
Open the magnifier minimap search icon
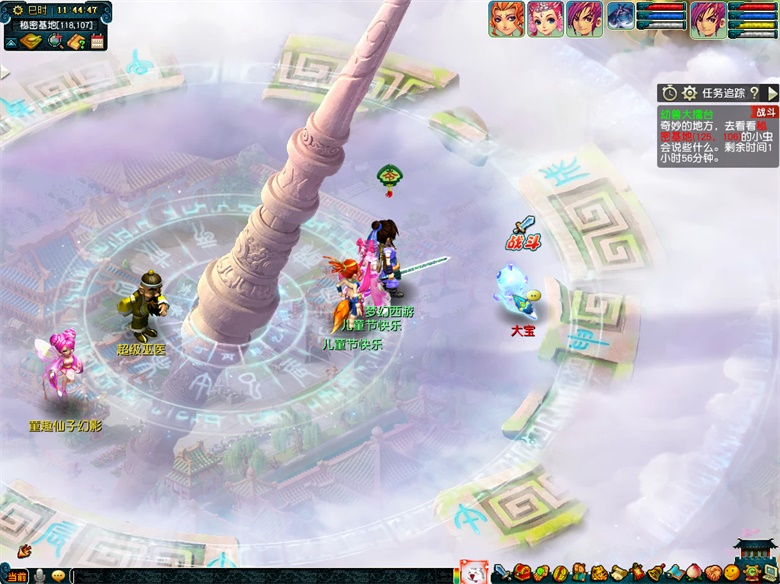coord(55,41)
